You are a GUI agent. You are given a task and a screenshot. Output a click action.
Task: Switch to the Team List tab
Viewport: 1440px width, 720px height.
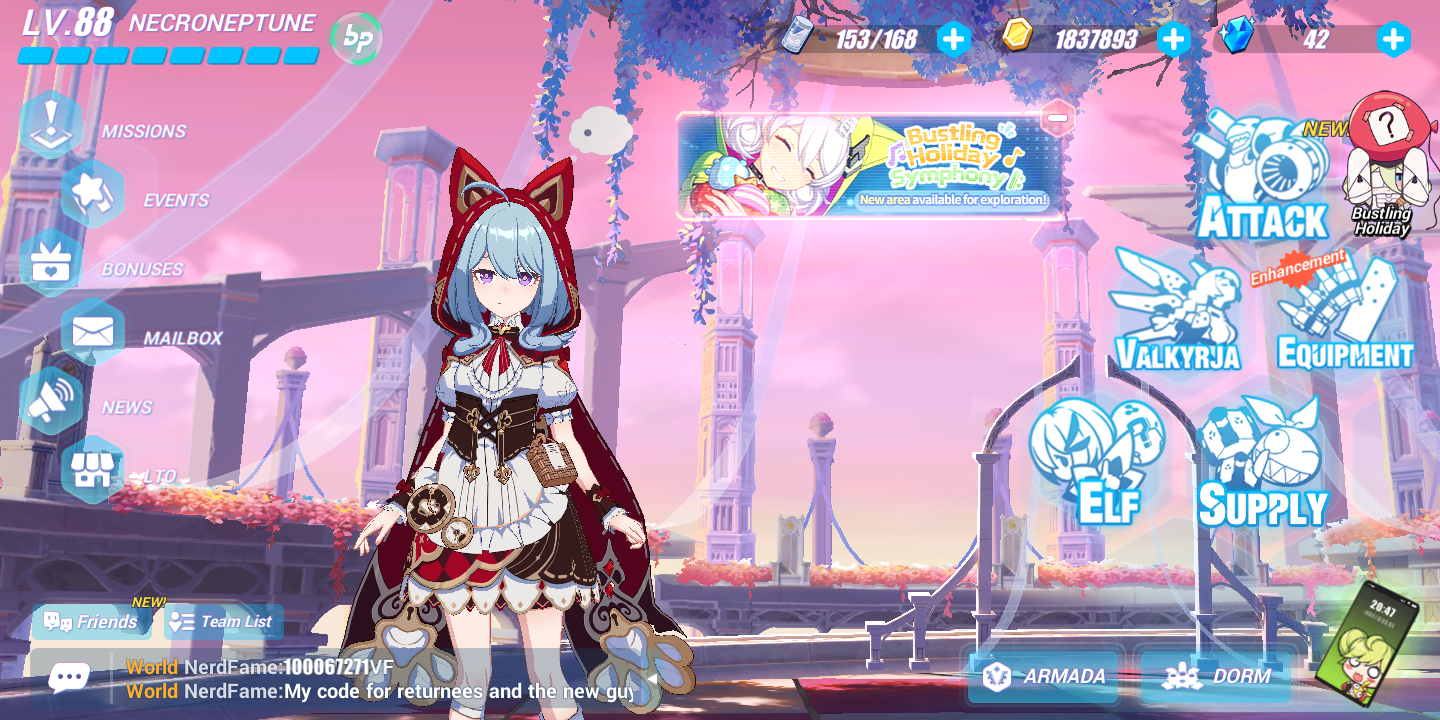coord(220,621)
